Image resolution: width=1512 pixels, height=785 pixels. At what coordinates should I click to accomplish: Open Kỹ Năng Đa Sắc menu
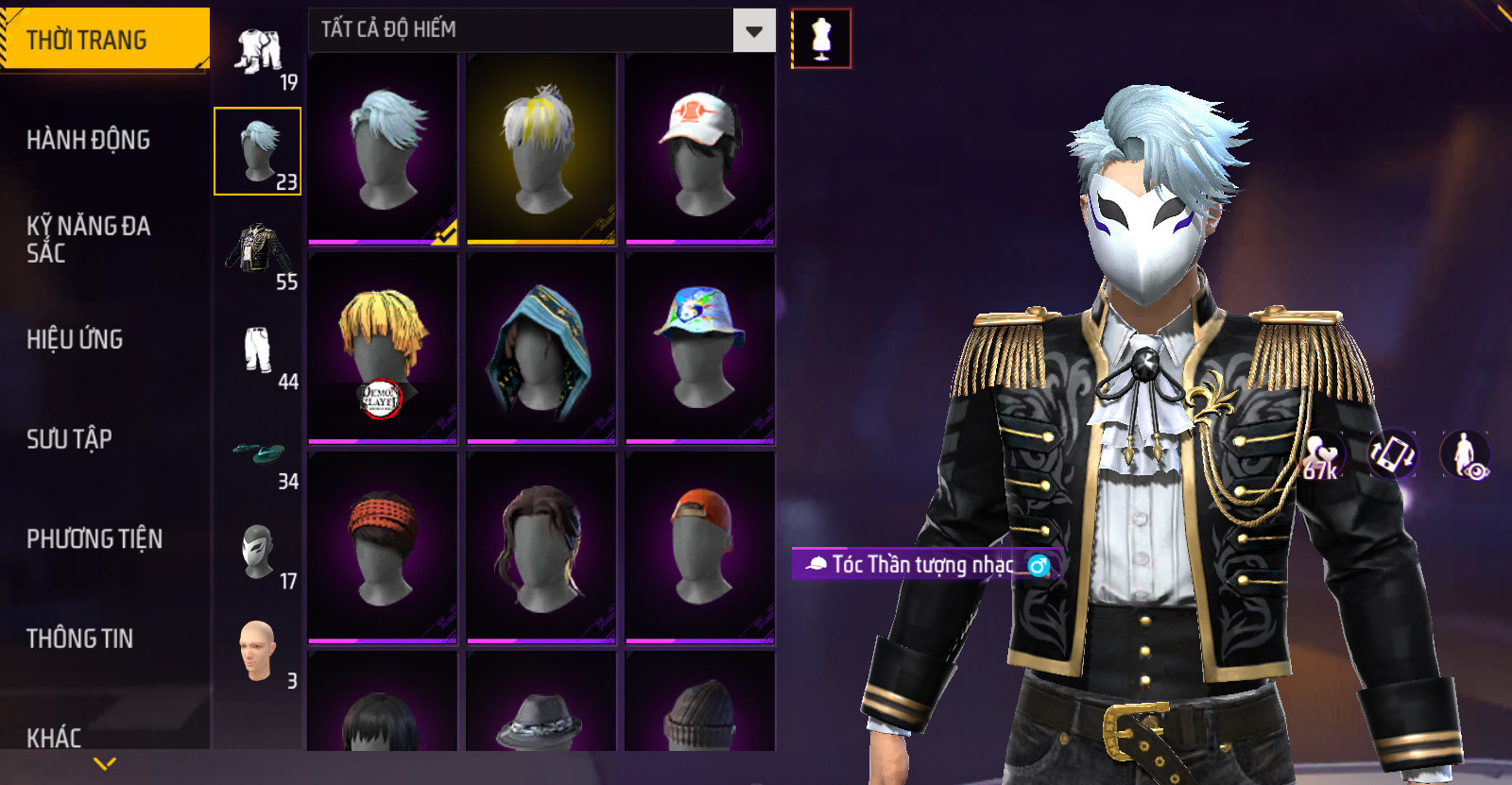pos(89,239)
